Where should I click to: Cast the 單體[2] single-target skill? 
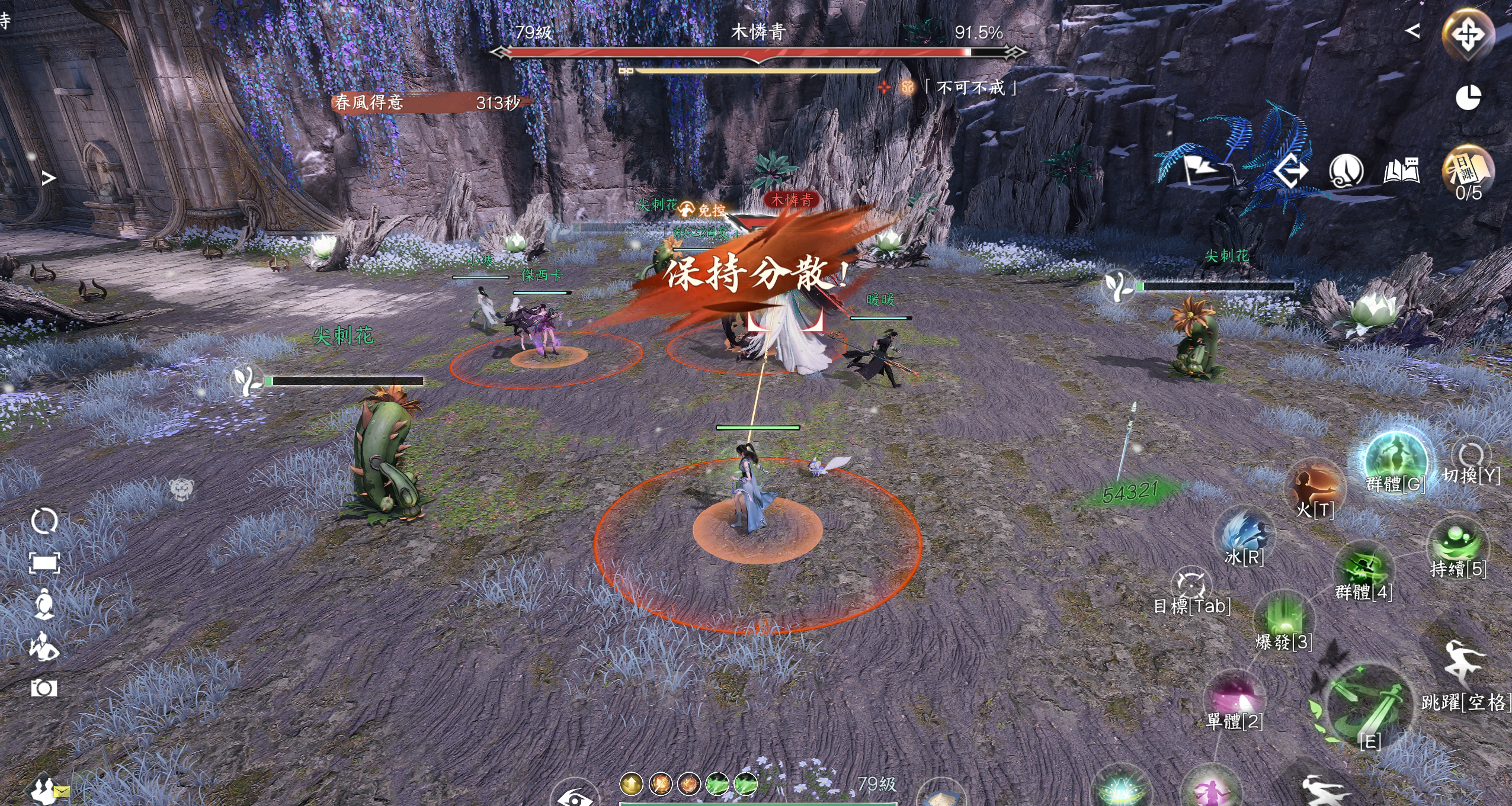(1235, 697)
